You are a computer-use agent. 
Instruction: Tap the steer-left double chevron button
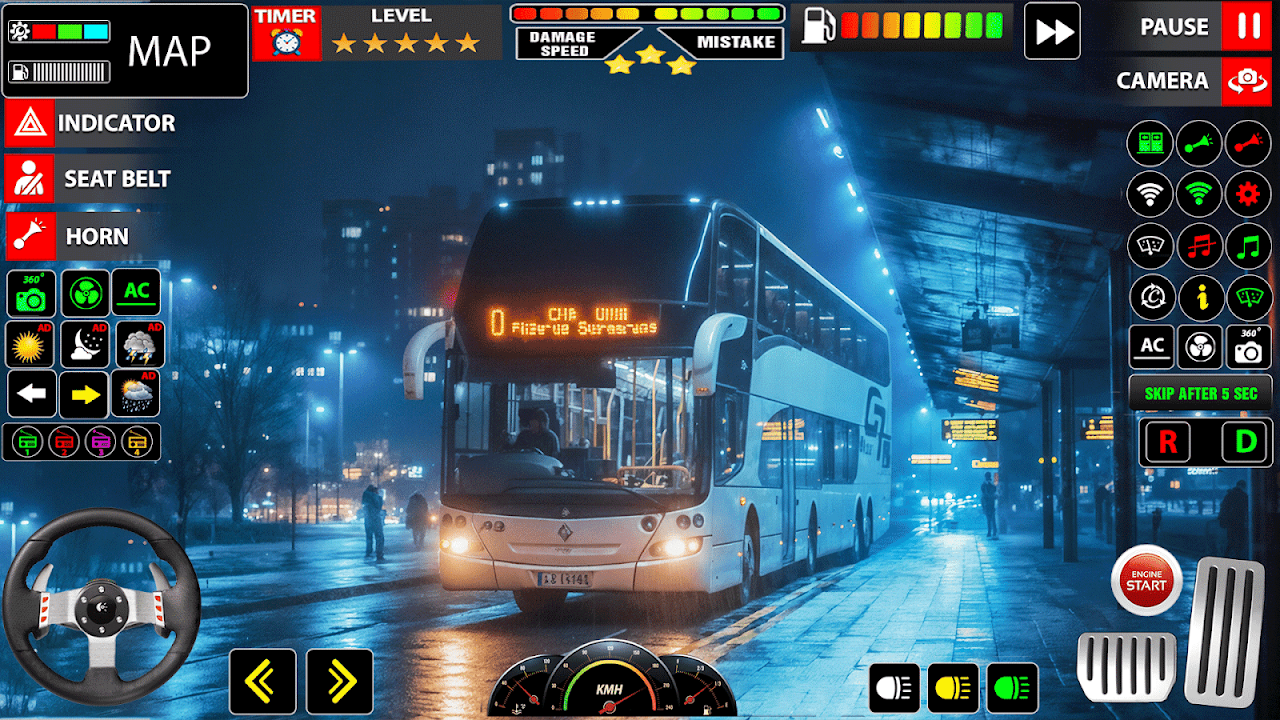pyautogui.click(x=263, y=682)
